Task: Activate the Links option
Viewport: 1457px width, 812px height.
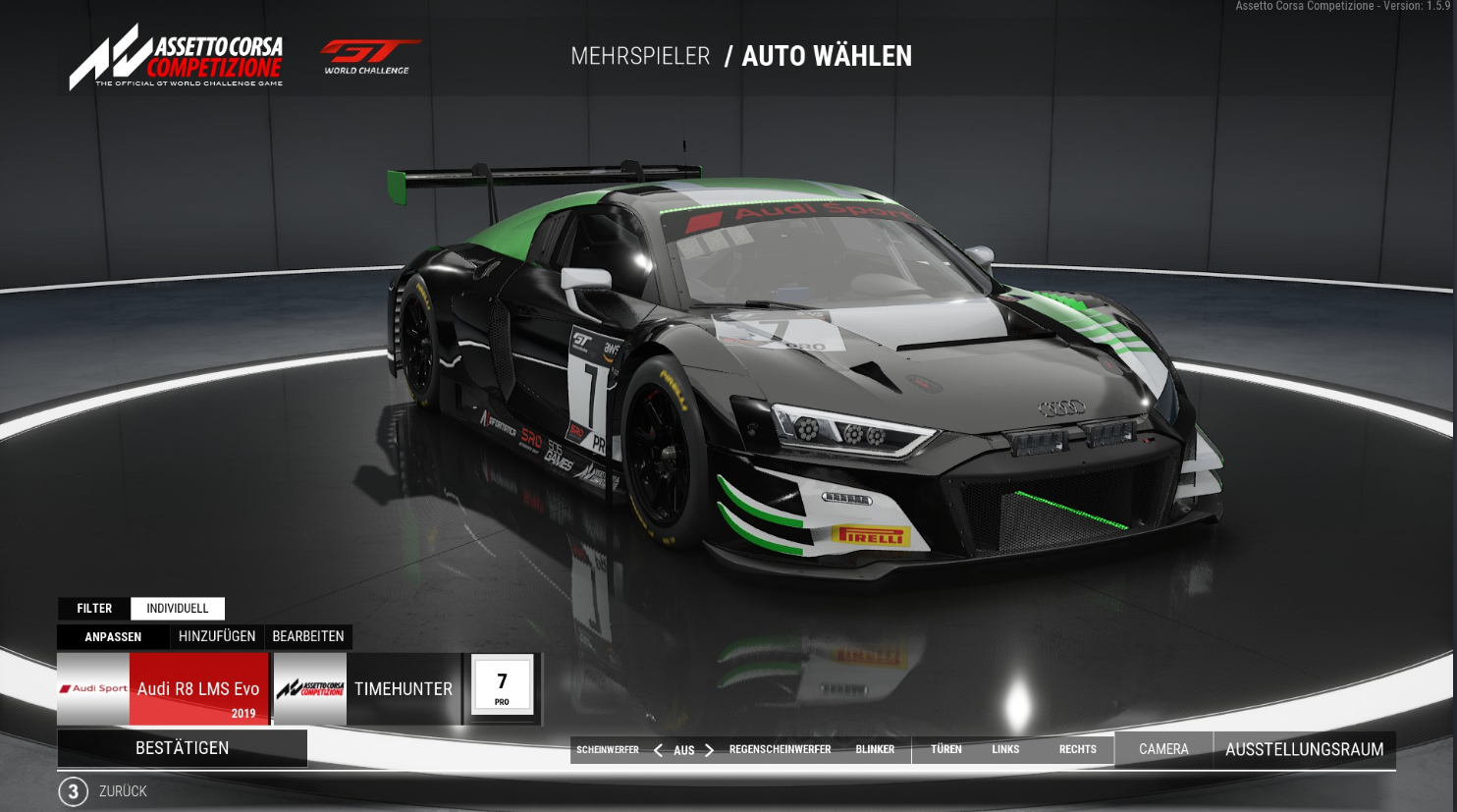Action: (1005, 750)
